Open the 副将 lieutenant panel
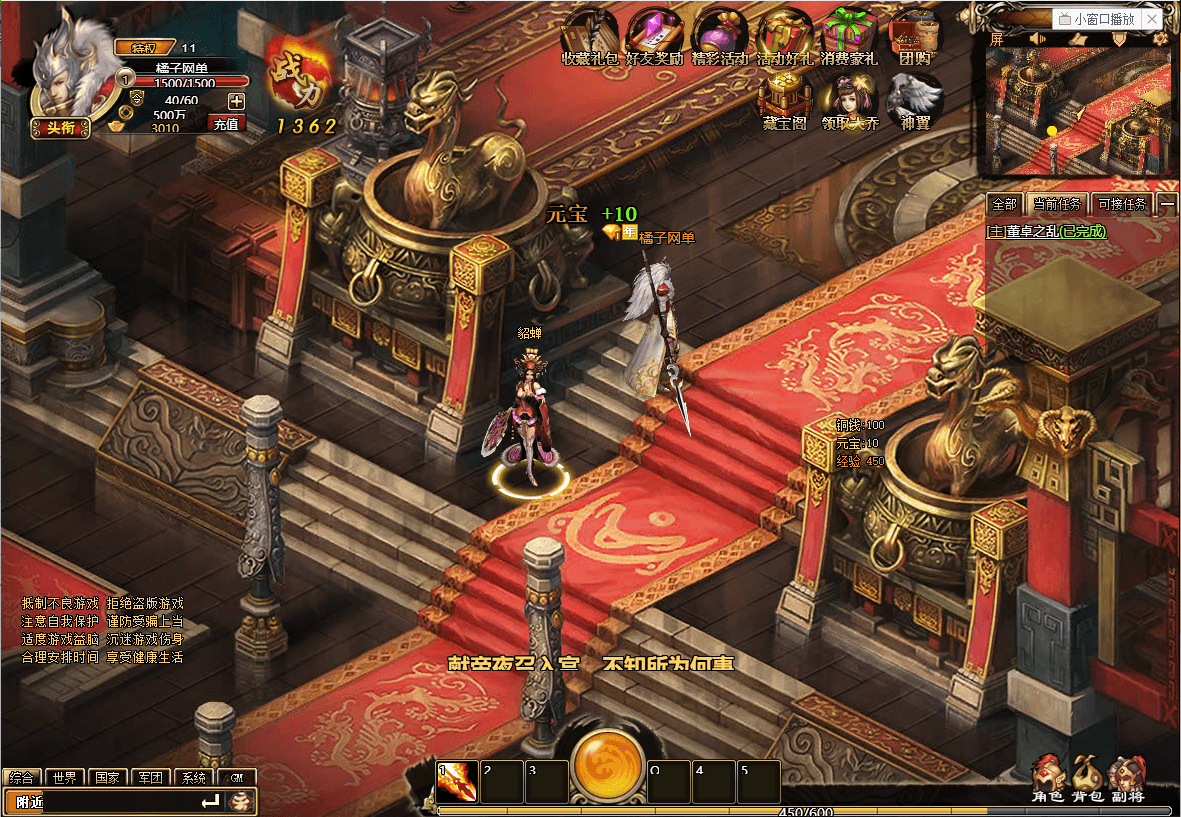Viewport: 1181px width, 817px height. (x=1127, y=778)
